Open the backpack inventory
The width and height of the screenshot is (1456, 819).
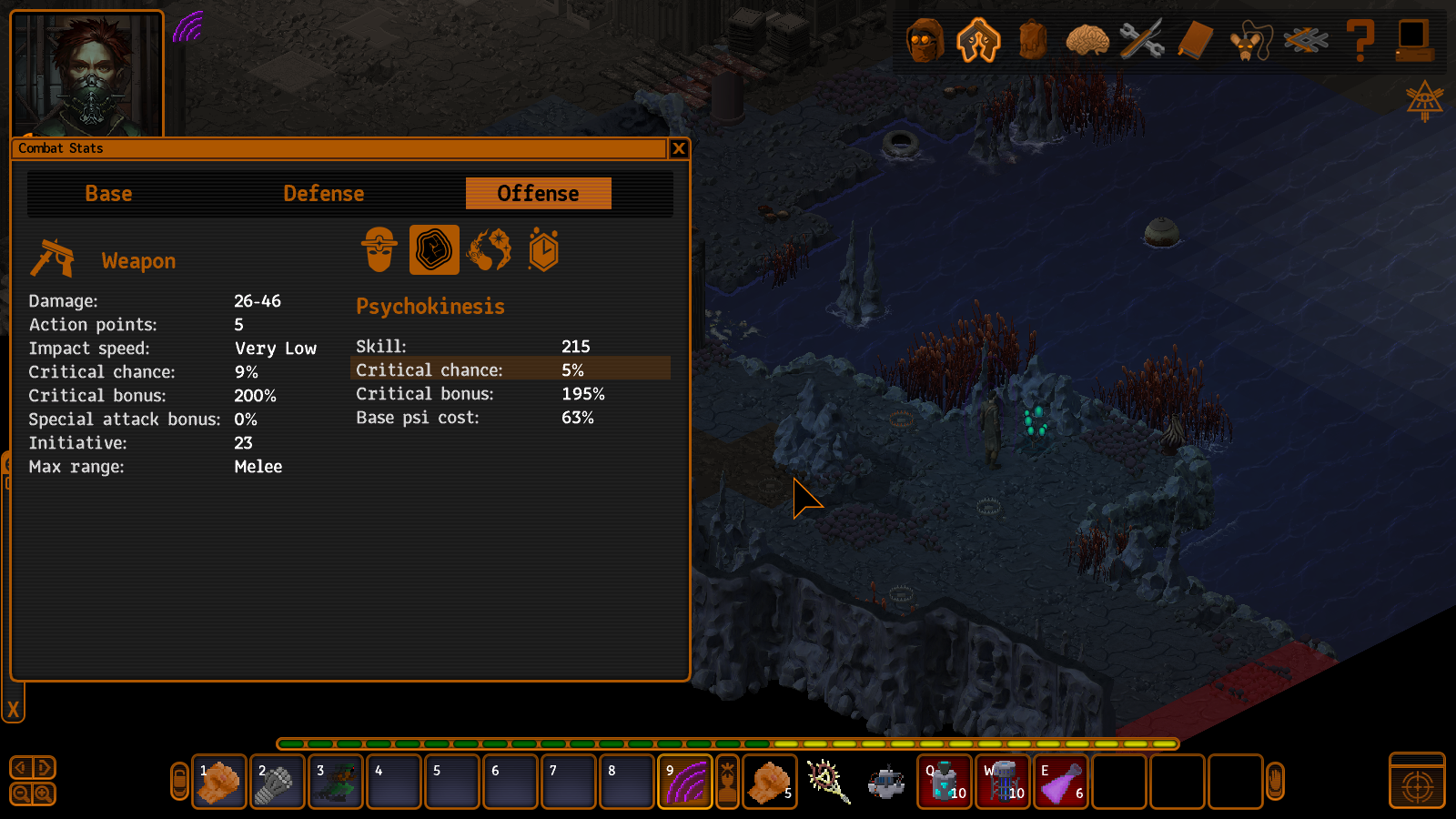pyautogui.click(x=1033, y=41)
